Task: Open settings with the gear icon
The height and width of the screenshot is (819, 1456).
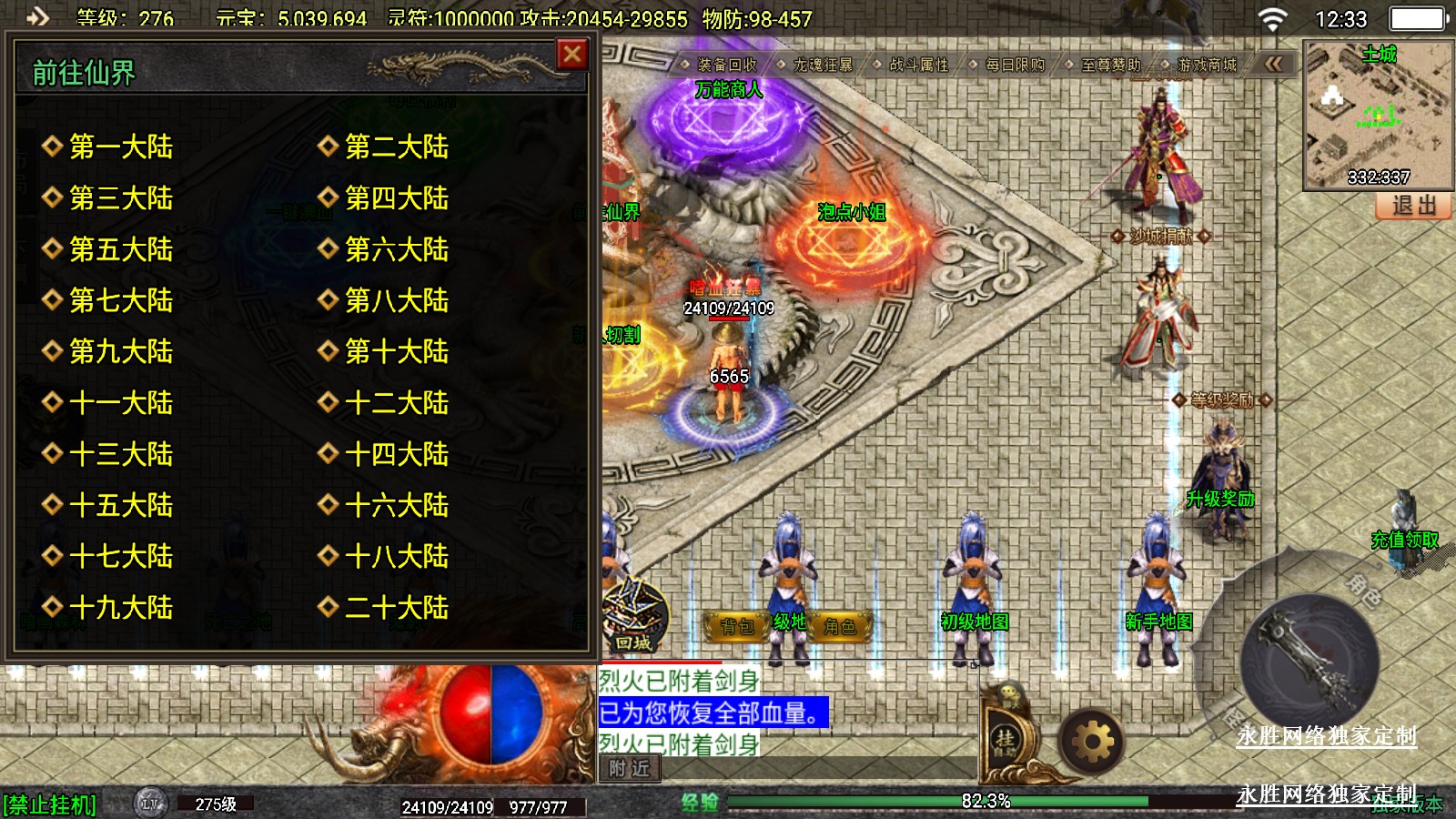Action: pos(1093,743)
